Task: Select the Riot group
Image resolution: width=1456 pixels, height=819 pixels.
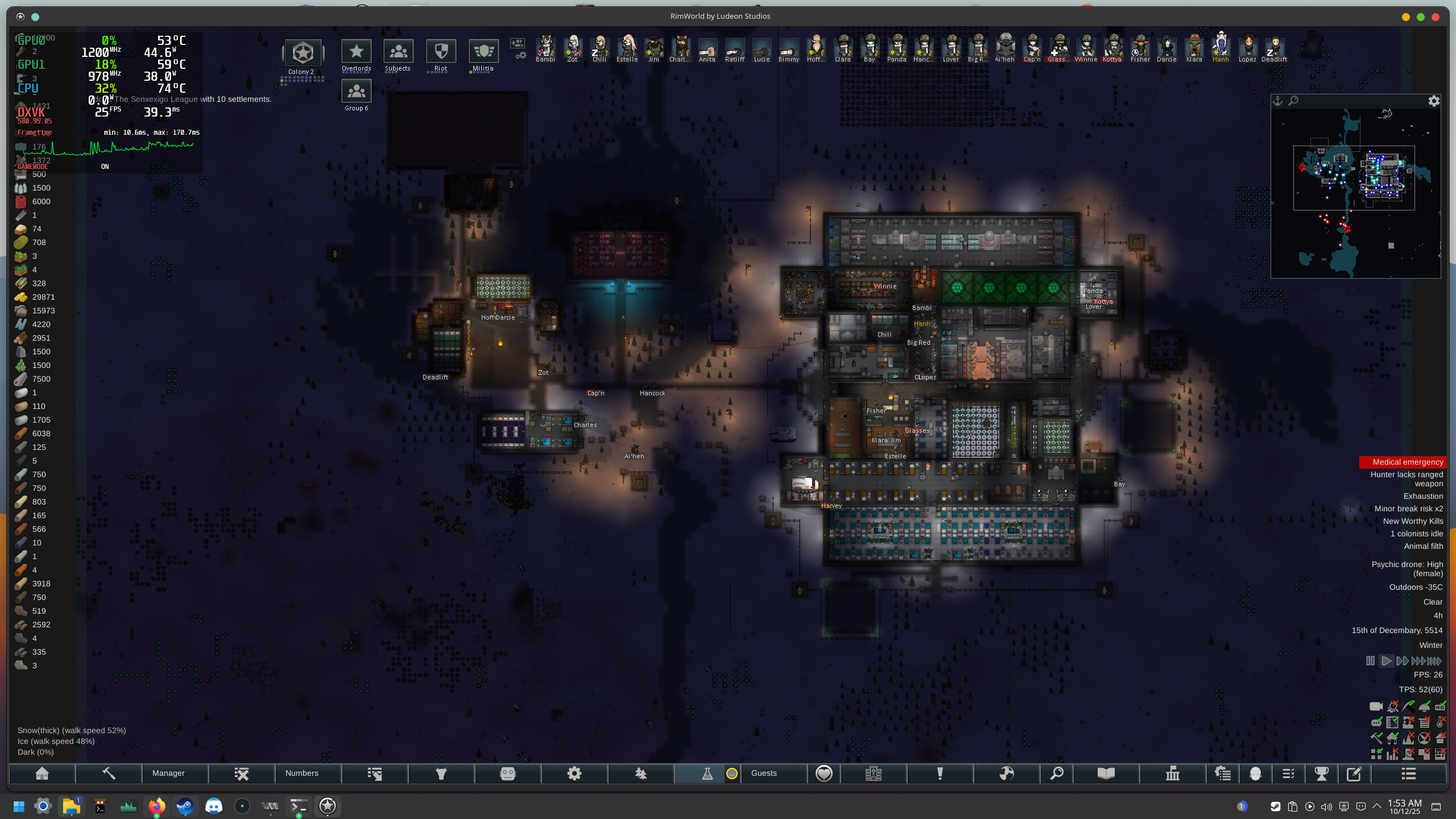Action: click(441, 52)
